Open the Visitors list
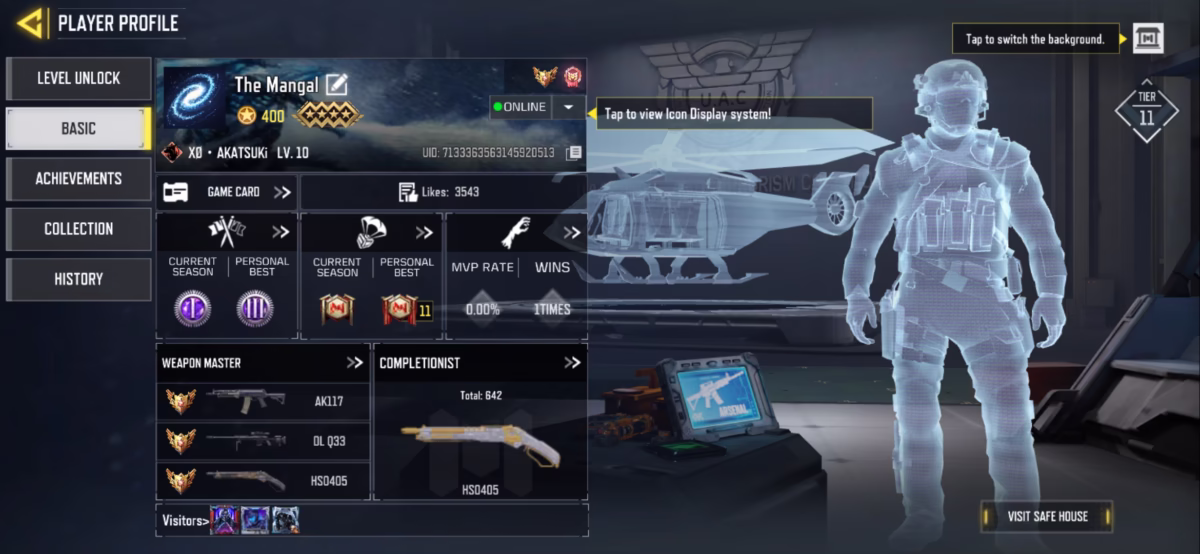Screen dimensions: 1200x554 (186, 520)
